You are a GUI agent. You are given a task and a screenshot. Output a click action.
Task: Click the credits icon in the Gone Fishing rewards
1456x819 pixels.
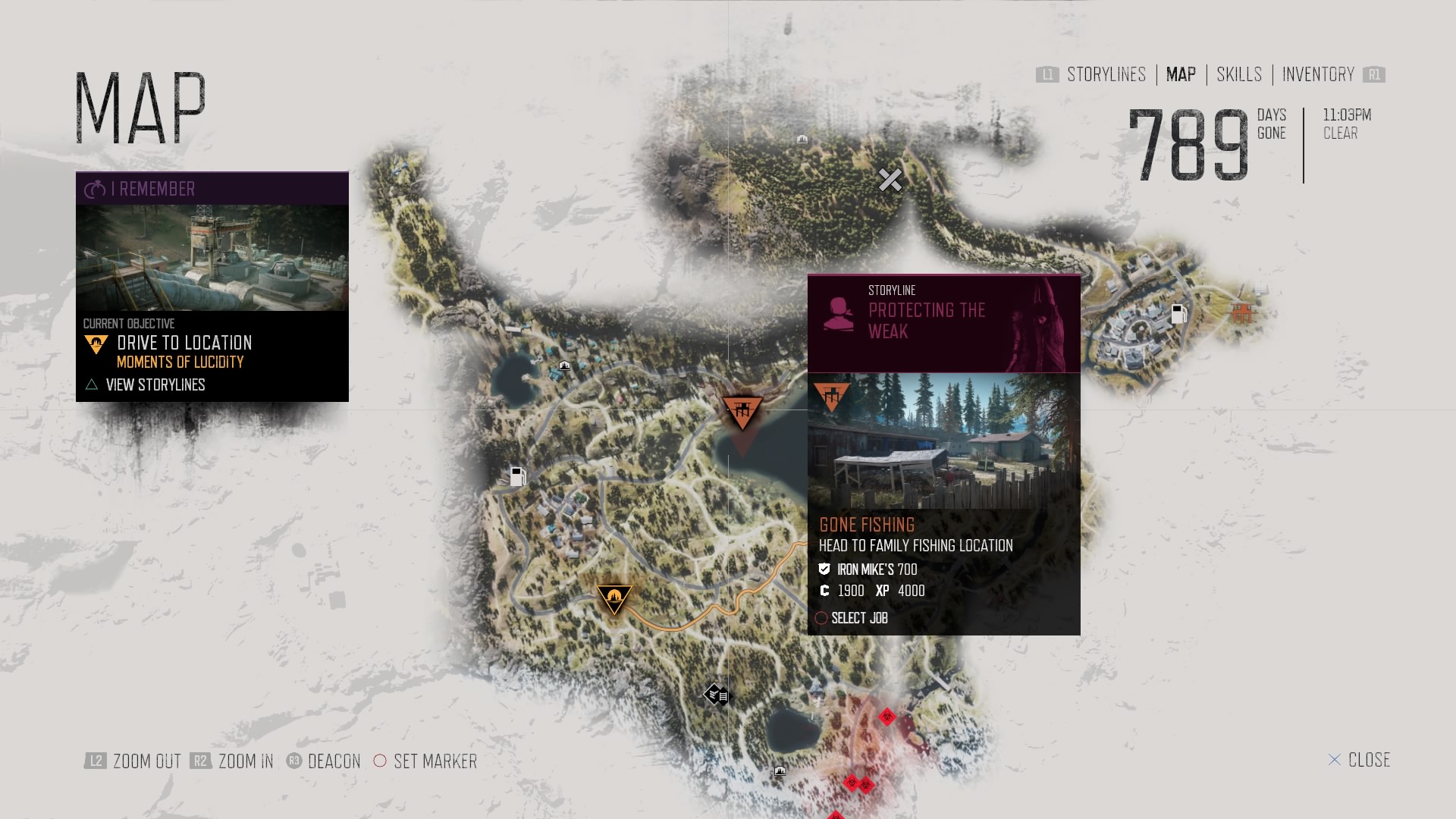pyautogui.click(x=824, y=591)
